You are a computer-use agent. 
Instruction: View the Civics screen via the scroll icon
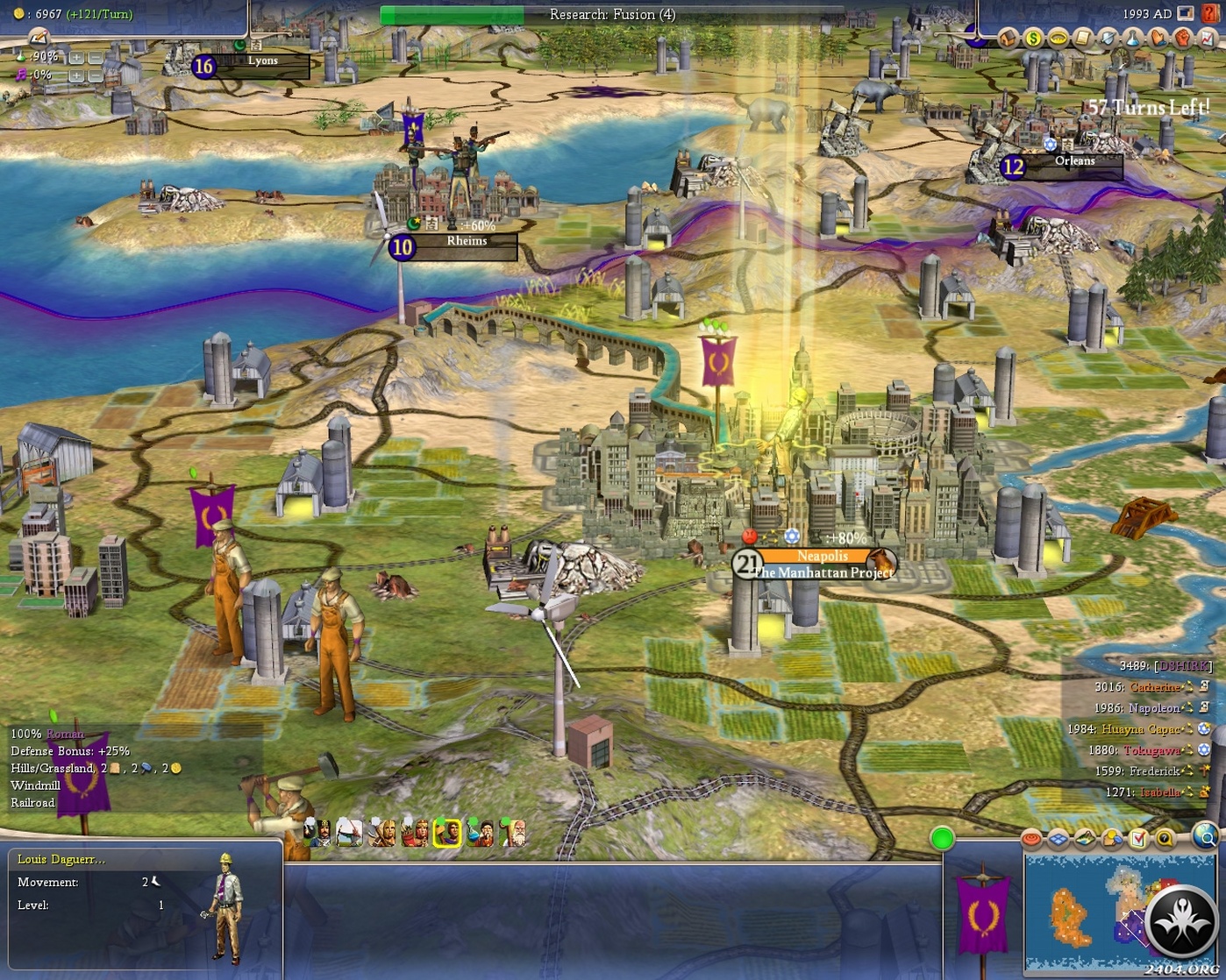pos(1085,38)
